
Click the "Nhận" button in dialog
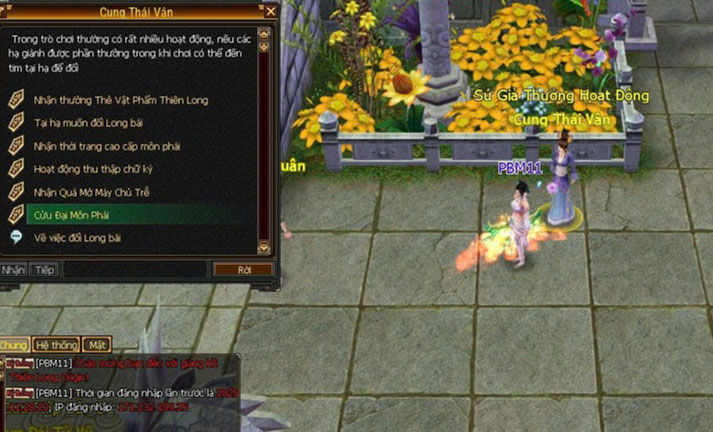click(13, 270)
